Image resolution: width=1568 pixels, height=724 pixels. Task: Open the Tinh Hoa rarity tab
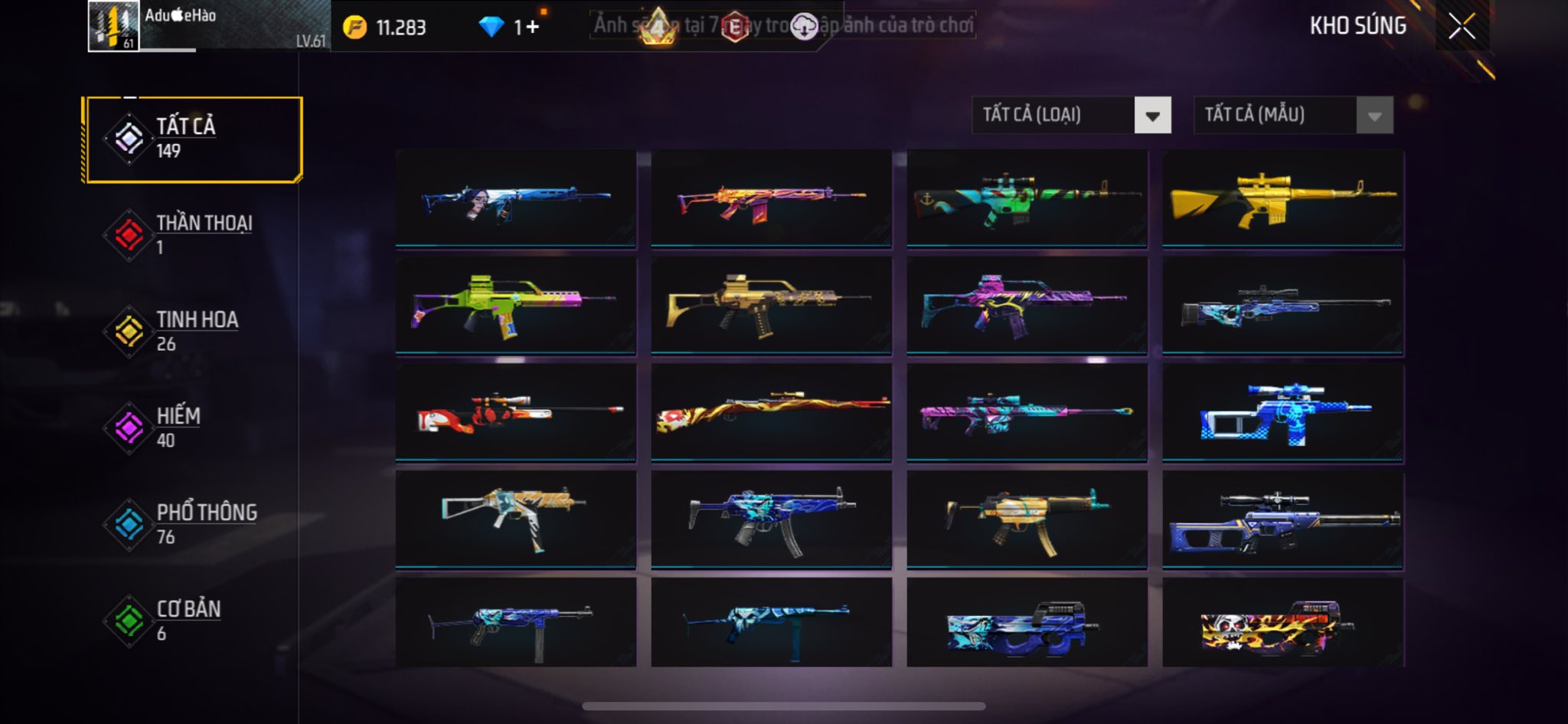pos(193,331)
